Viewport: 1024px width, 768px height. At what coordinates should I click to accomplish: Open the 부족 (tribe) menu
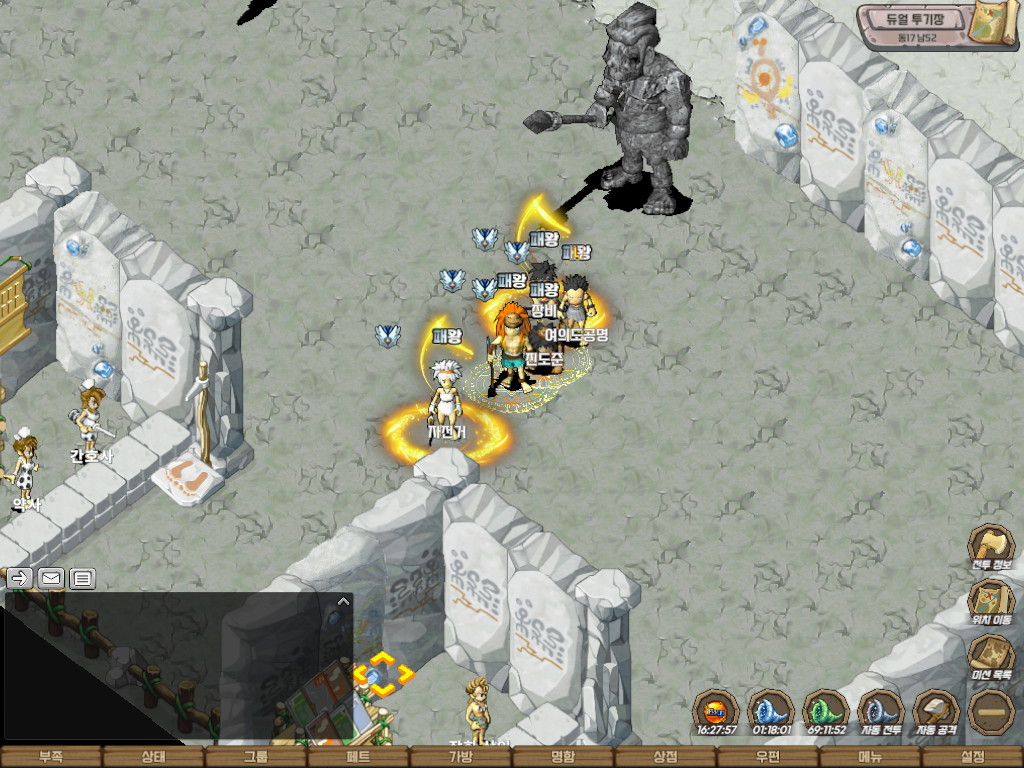point(51,757)
